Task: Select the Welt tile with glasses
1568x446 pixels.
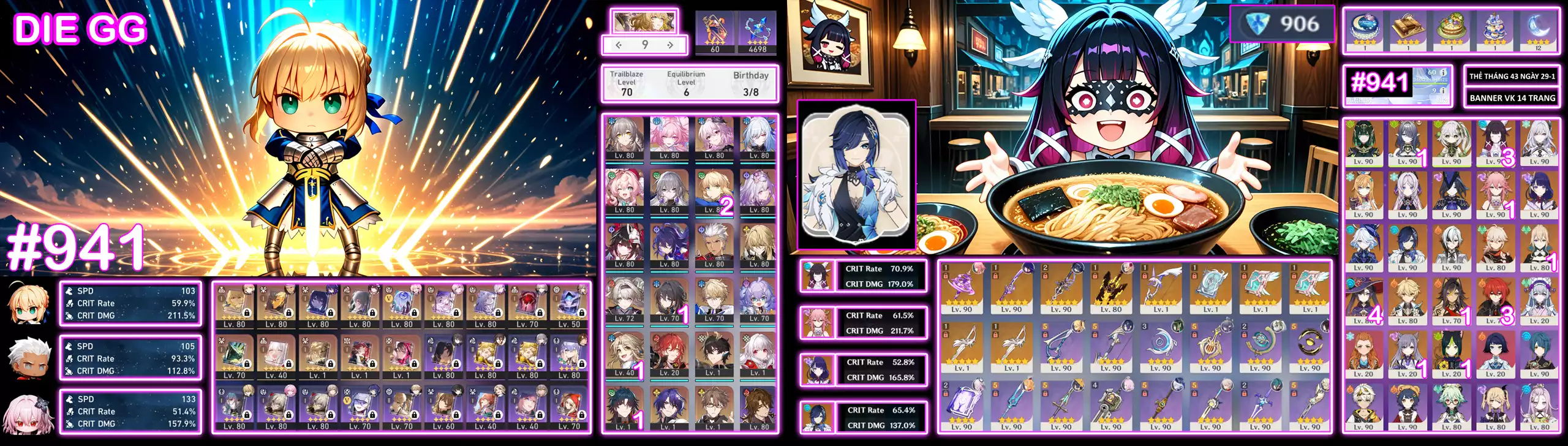Action: pyautogui.click(x=714, y=407)
